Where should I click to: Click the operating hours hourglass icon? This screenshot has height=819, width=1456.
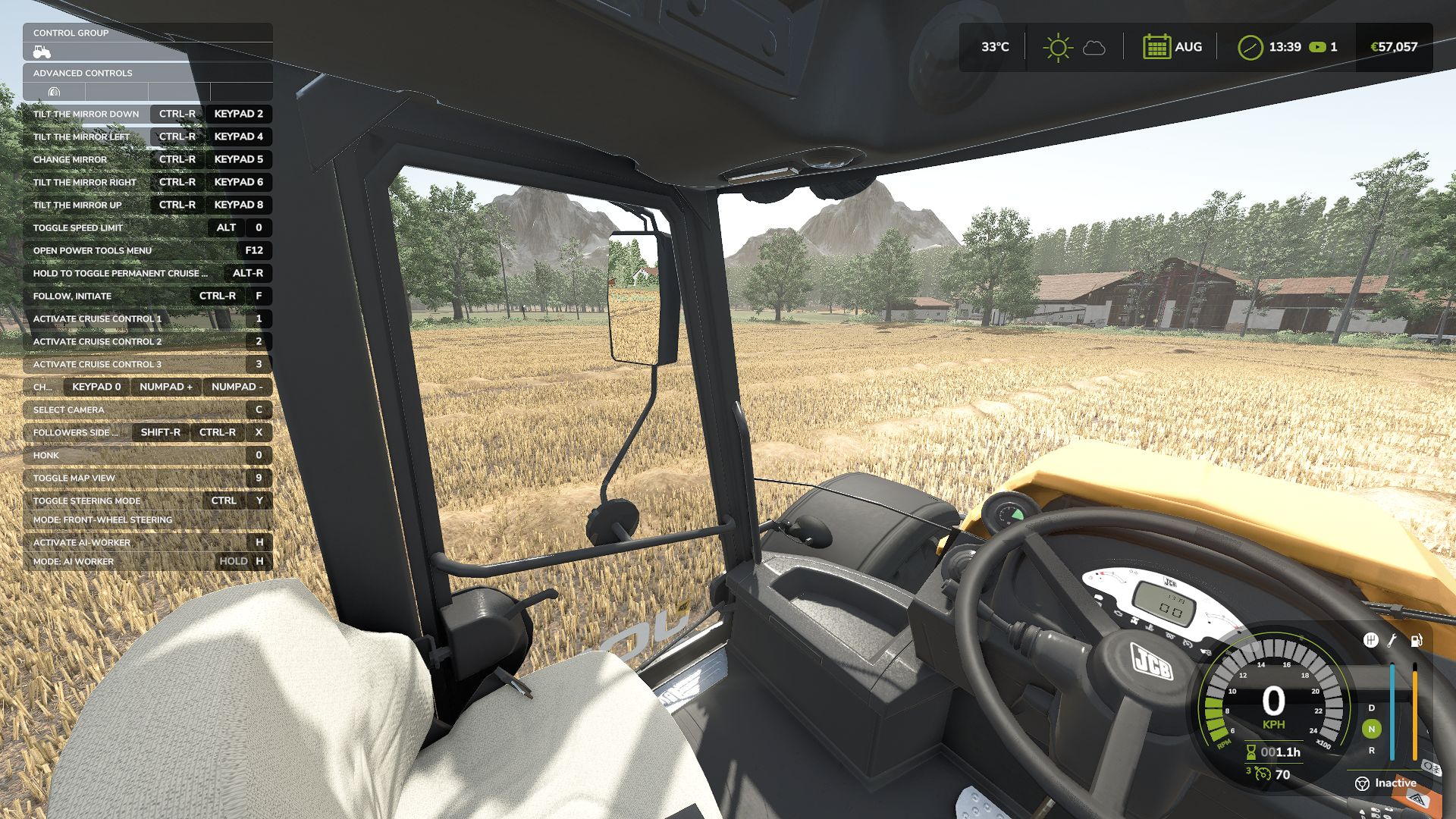tap(1250, 752)
